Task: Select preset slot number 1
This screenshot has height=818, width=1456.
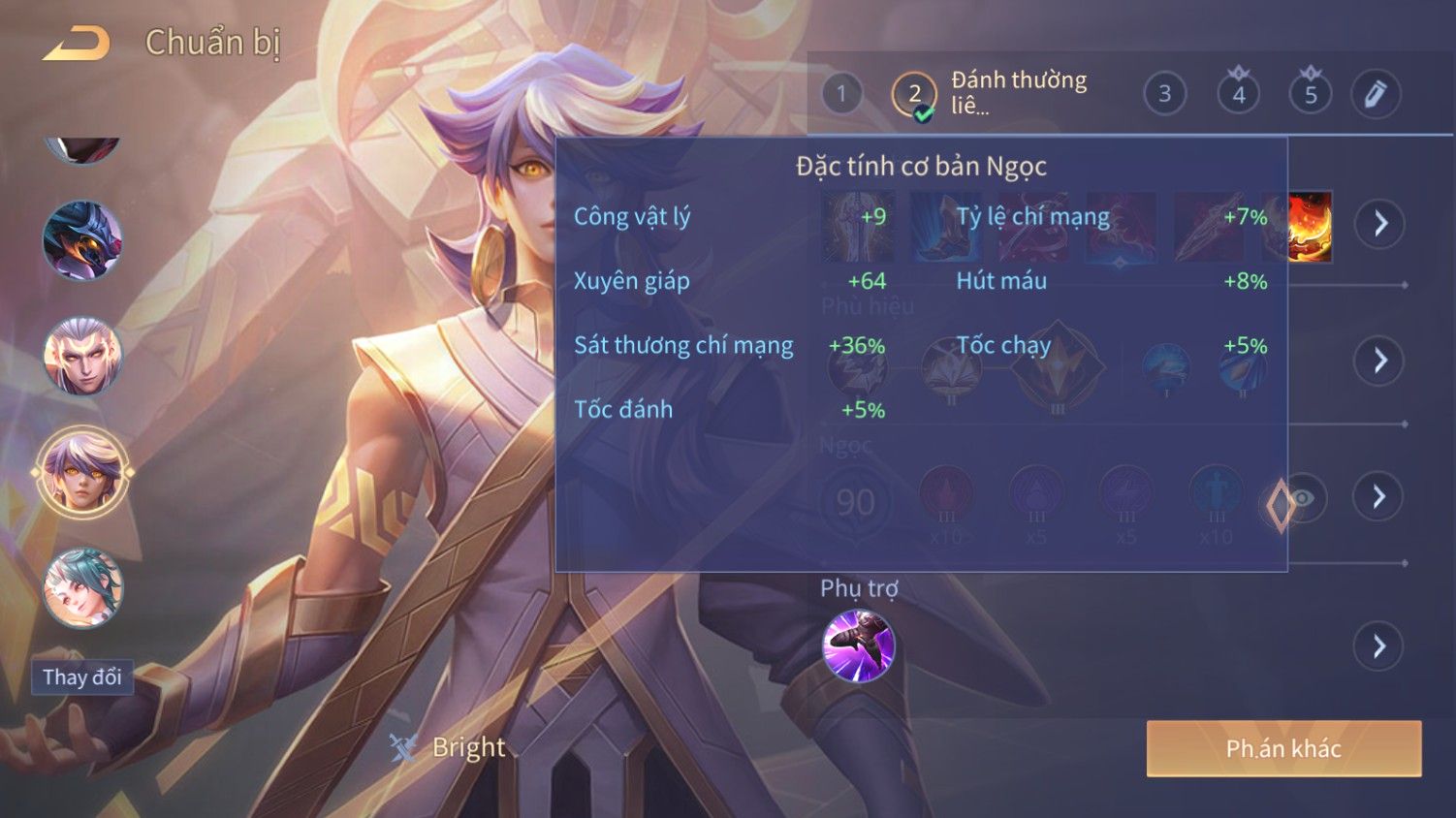Action: coord(841,94)
